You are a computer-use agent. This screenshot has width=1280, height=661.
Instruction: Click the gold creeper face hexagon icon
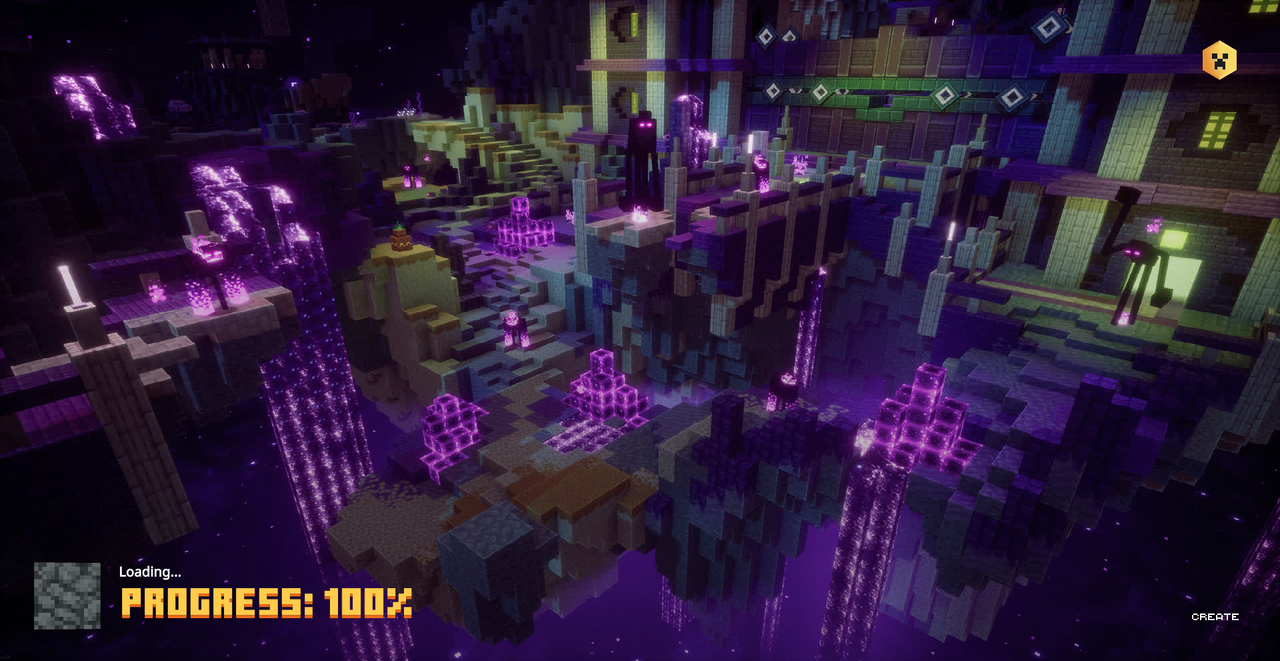[1219, 60]
